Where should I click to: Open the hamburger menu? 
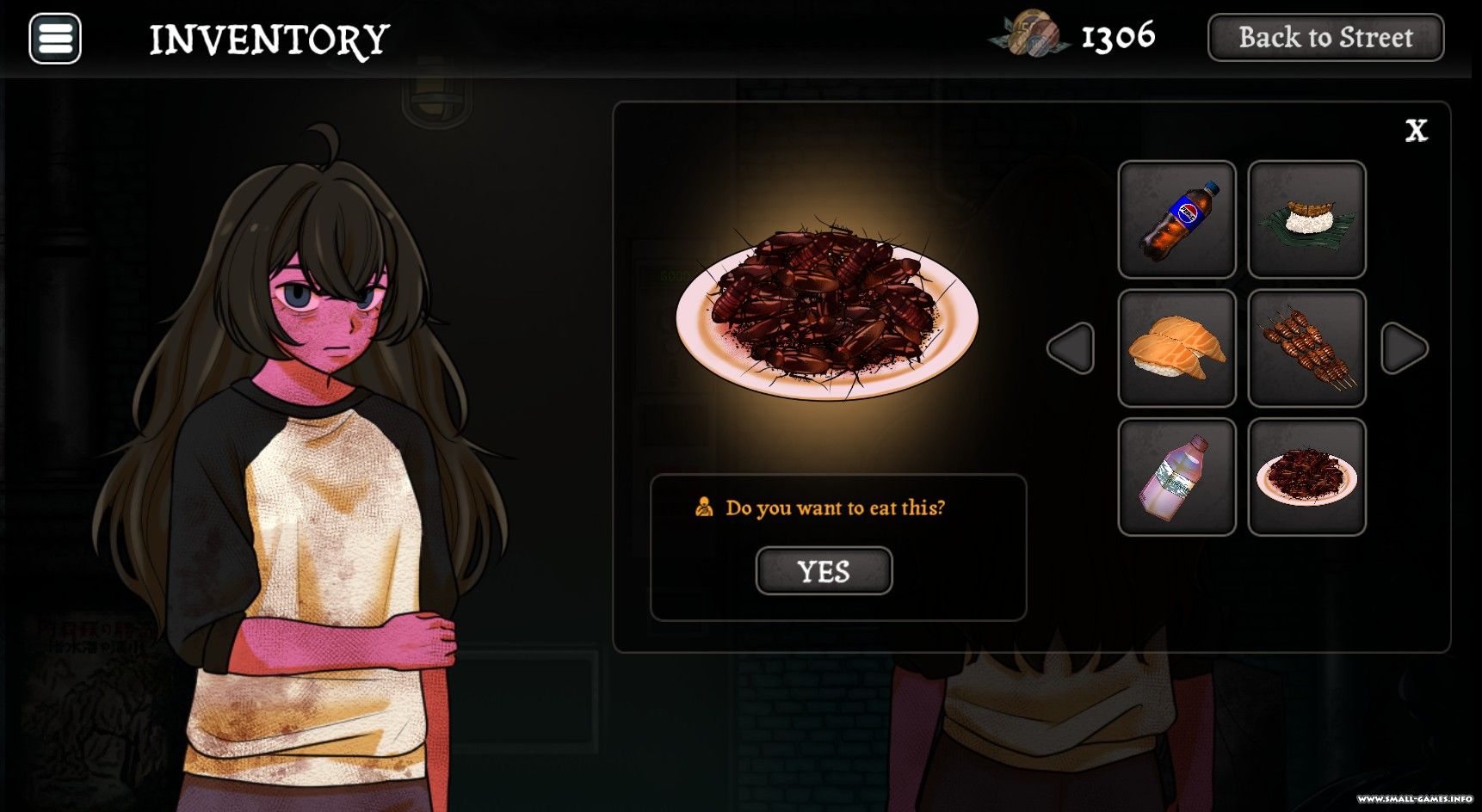55,39
